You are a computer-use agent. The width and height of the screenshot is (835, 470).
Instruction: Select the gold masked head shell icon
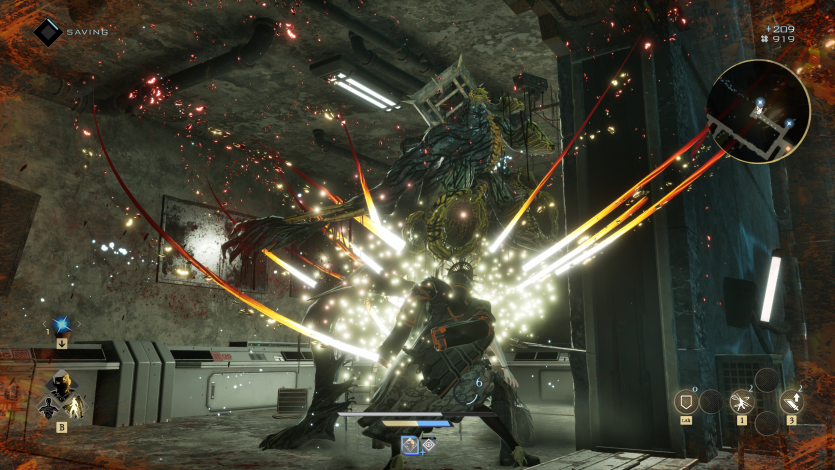(x=61, y=383)
